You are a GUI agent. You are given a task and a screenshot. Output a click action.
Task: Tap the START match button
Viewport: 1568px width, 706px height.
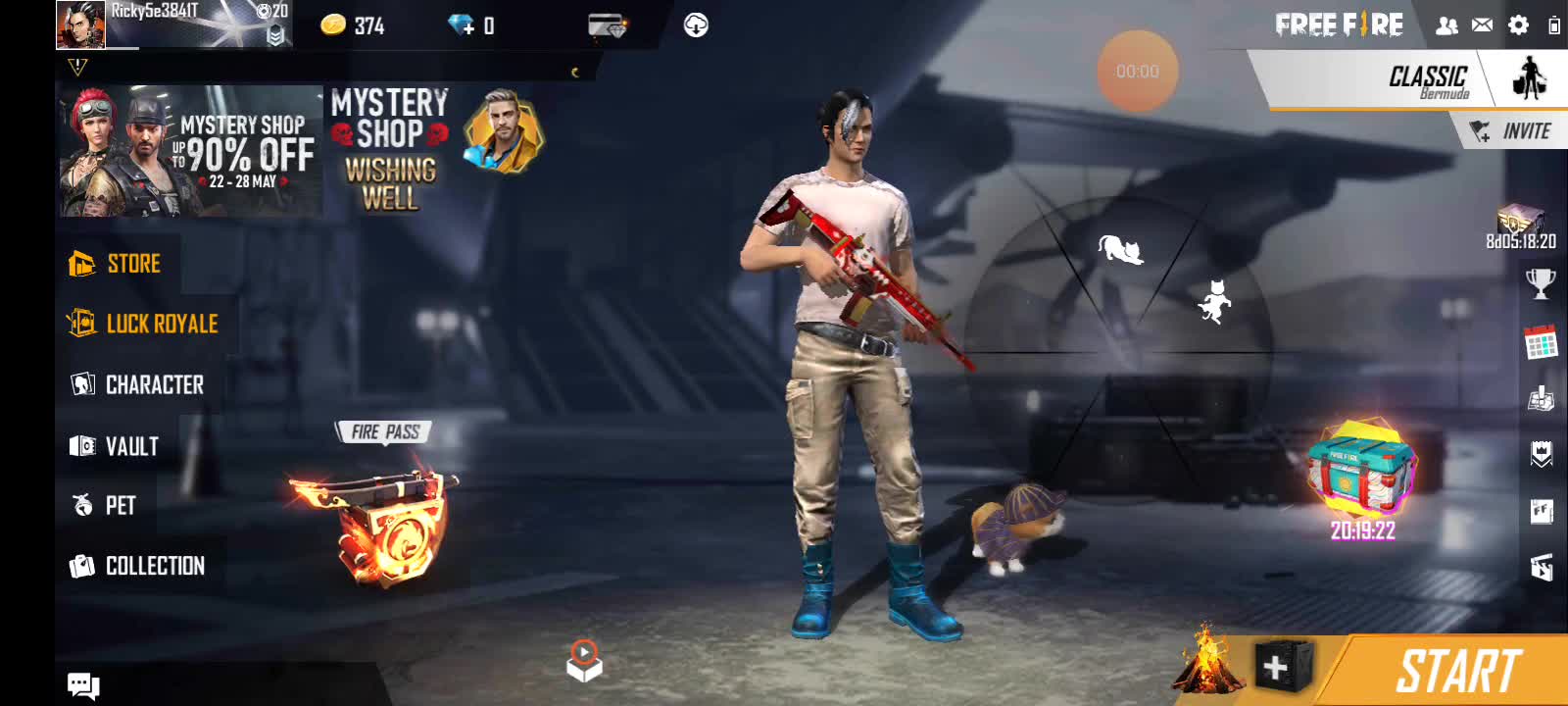(x=1457, y=672)
